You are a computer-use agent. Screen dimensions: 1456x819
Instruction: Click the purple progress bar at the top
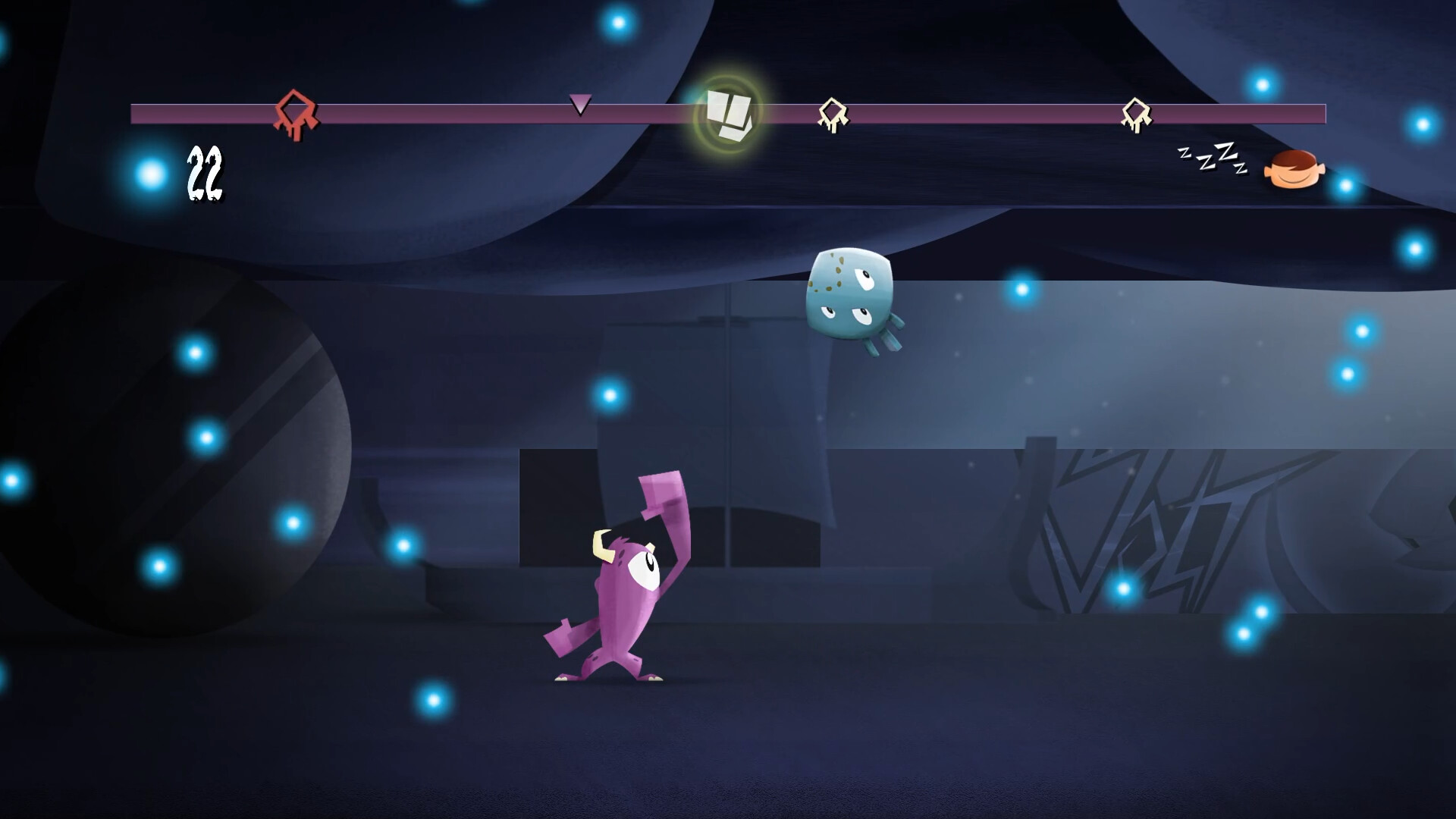[455, 114]
